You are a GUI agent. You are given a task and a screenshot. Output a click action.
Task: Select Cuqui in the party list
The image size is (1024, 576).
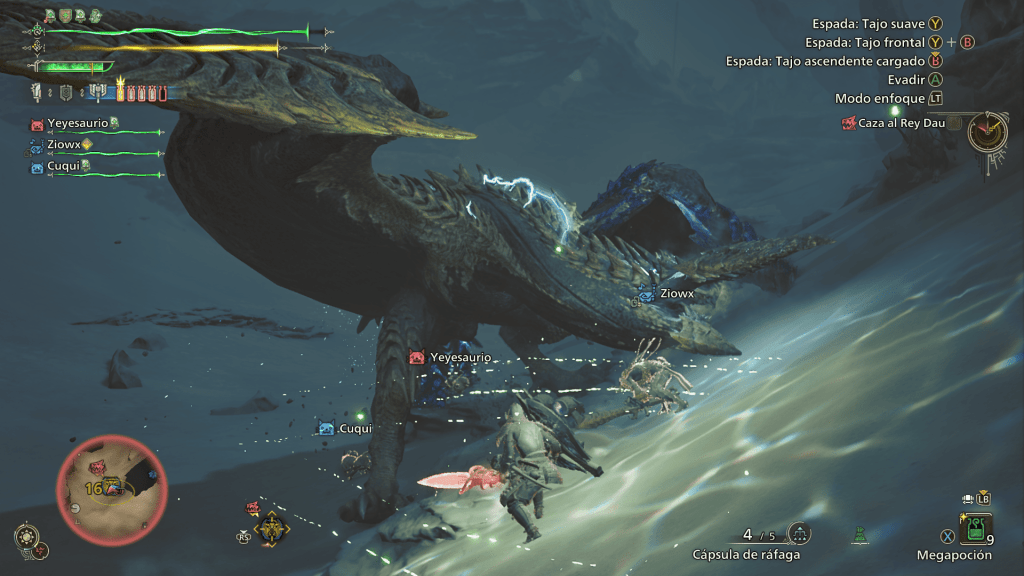tap(64, 167)
